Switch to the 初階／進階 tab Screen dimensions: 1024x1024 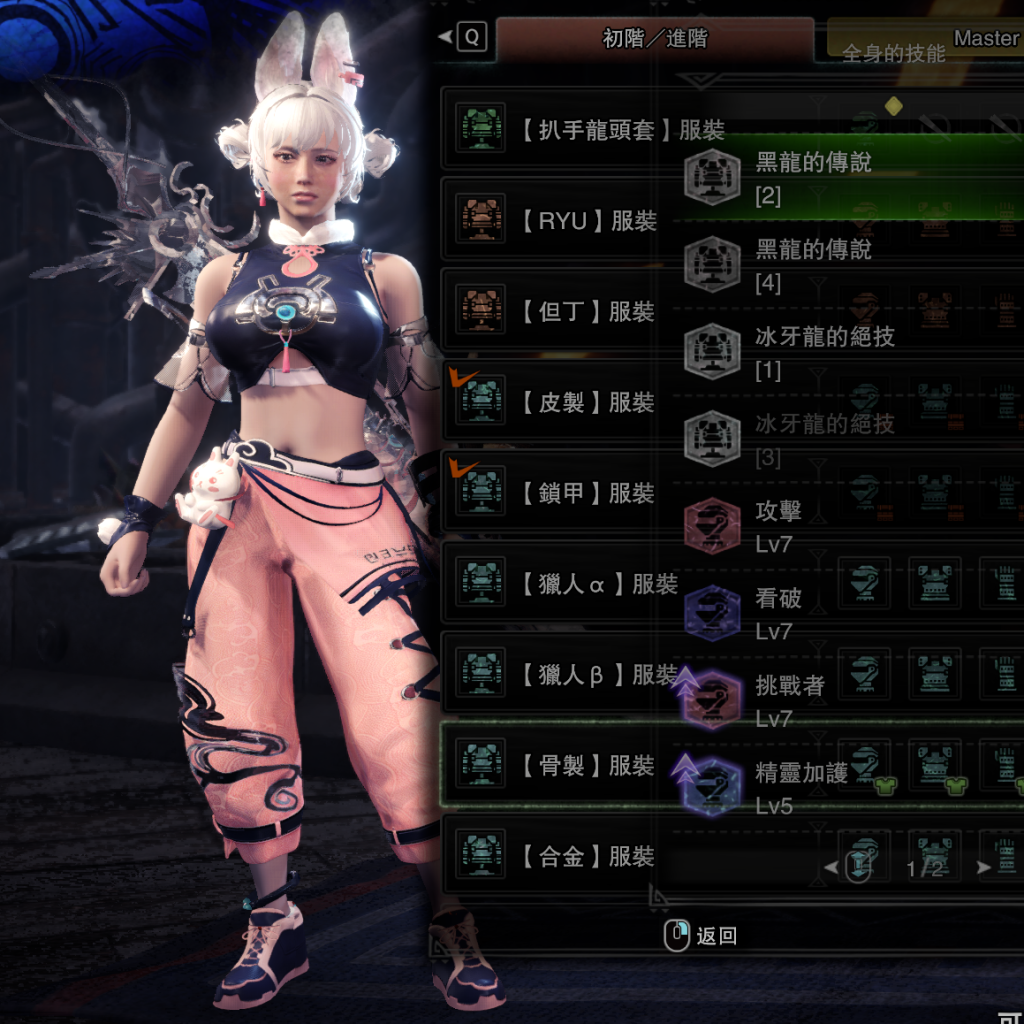pos(654,39)
